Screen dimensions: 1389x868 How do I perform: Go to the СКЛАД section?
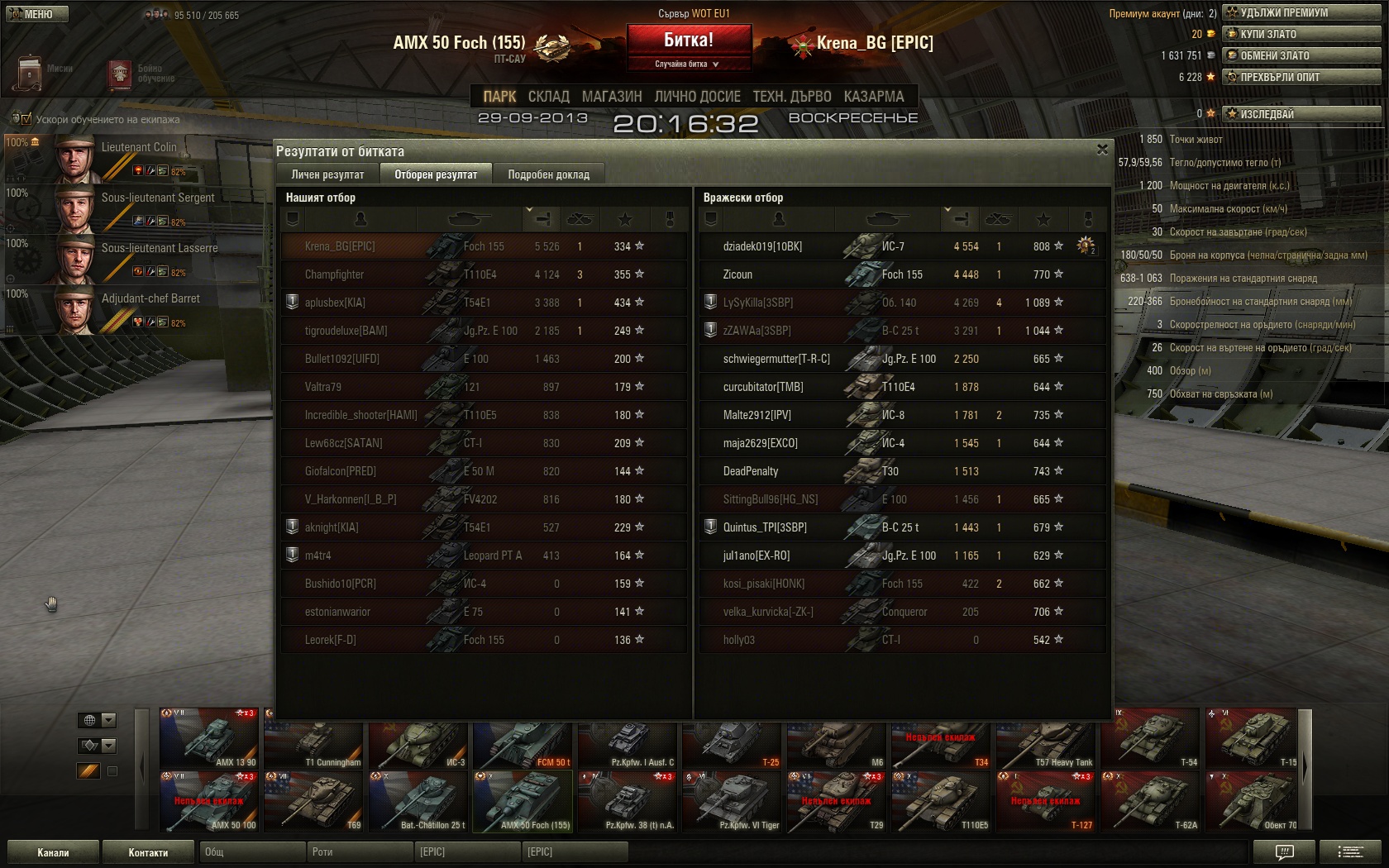(548, 97)
